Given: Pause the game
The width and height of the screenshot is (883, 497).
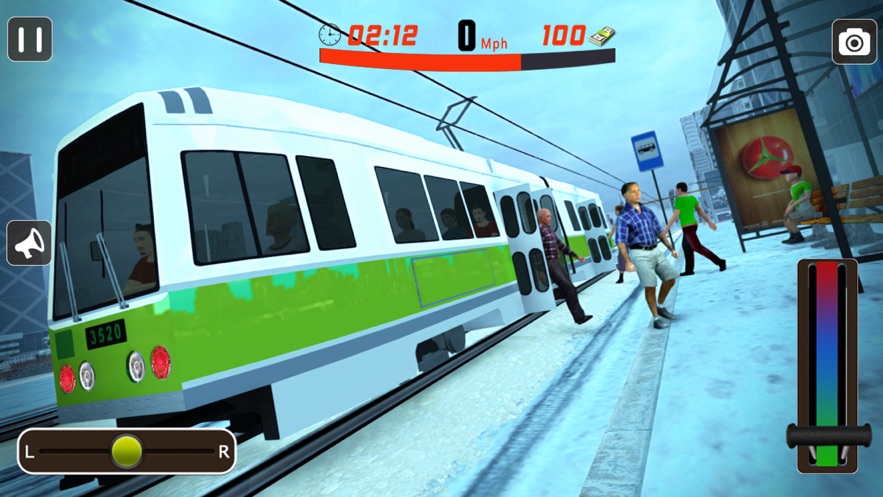Looking at the screenshot, I should (x=30, y=40).
